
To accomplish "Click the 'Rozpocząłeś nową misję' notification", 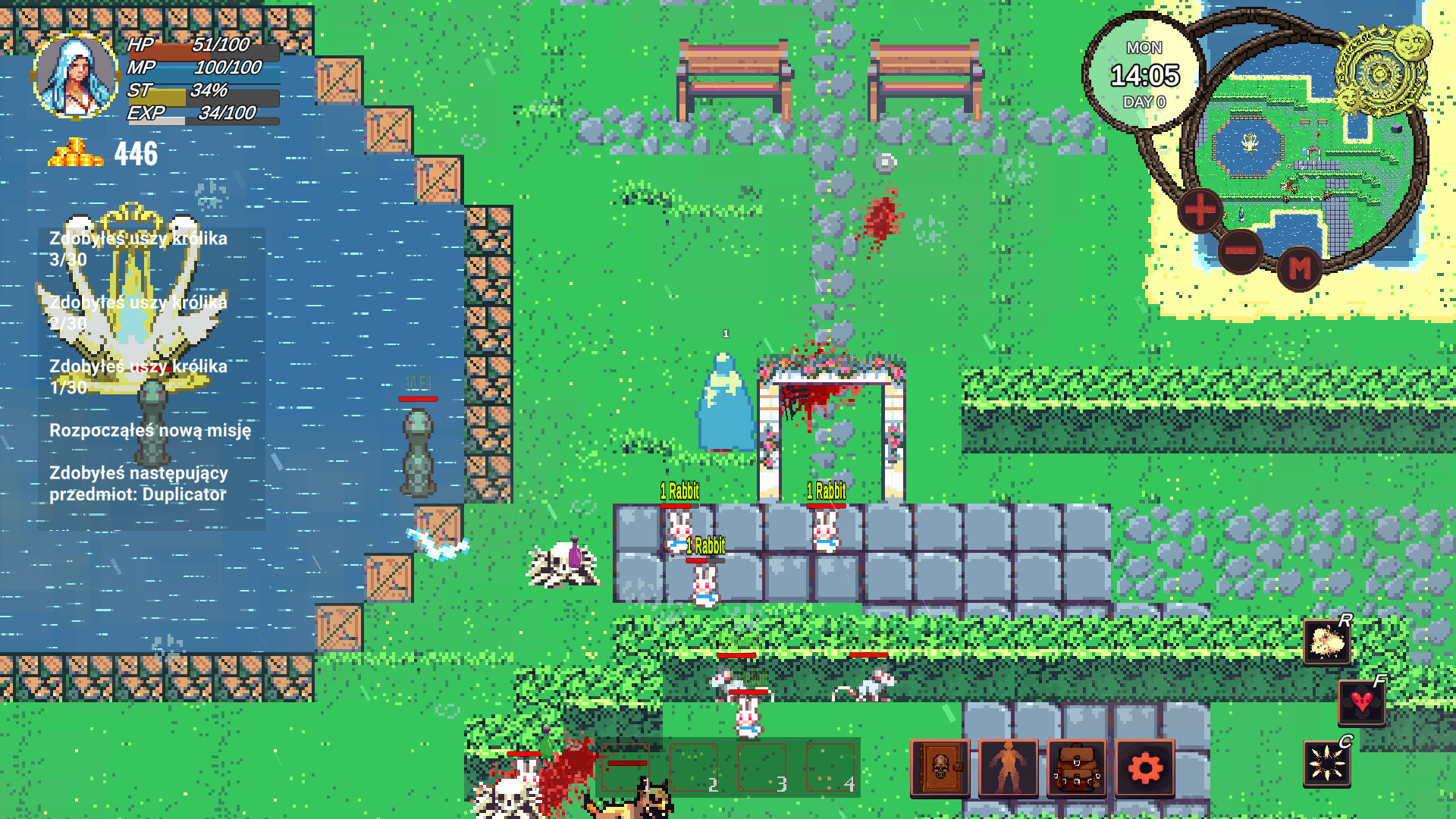I will (151, 430).
